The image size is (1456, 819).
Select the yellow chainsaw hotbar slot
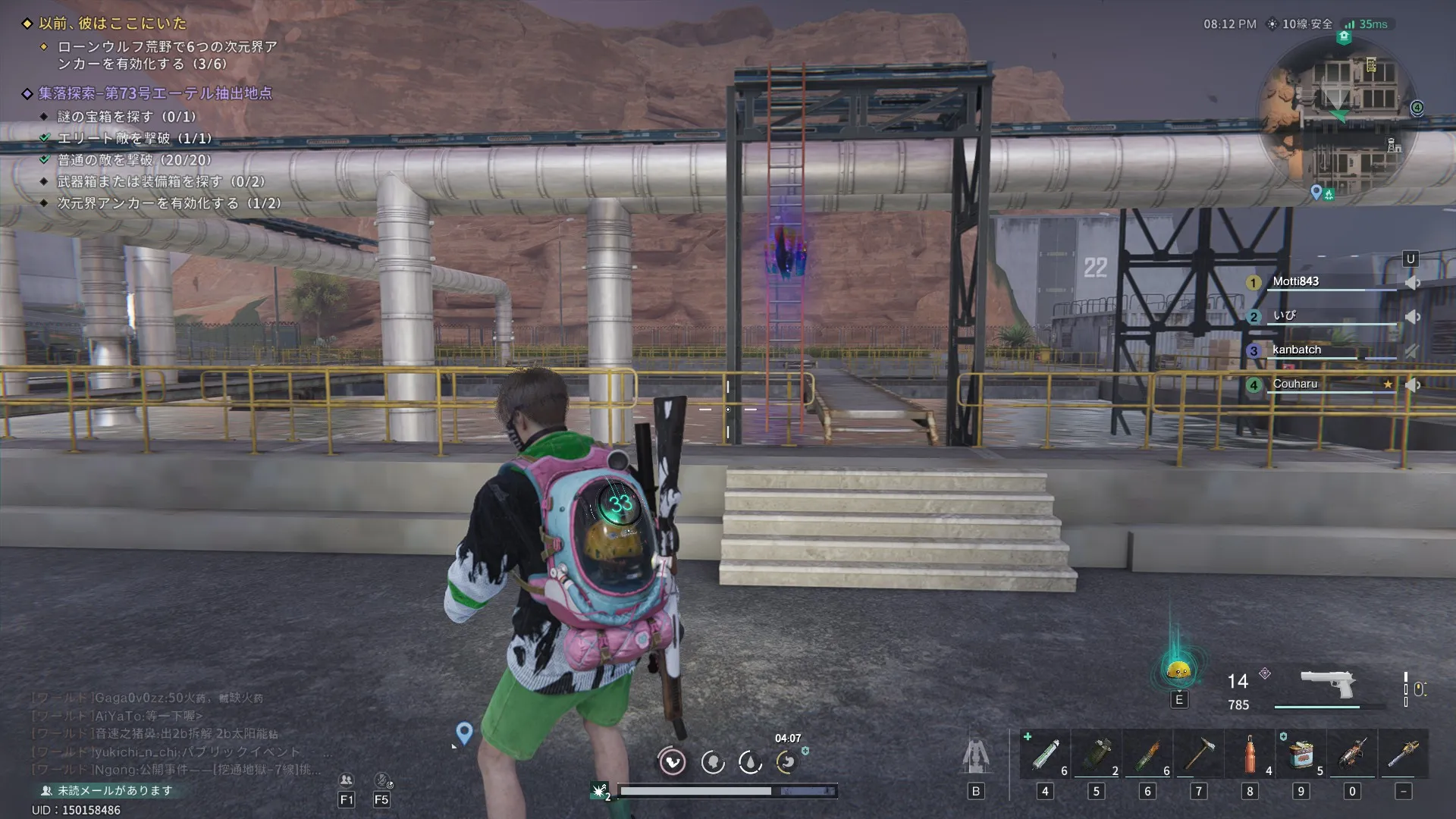(1403, 755)
